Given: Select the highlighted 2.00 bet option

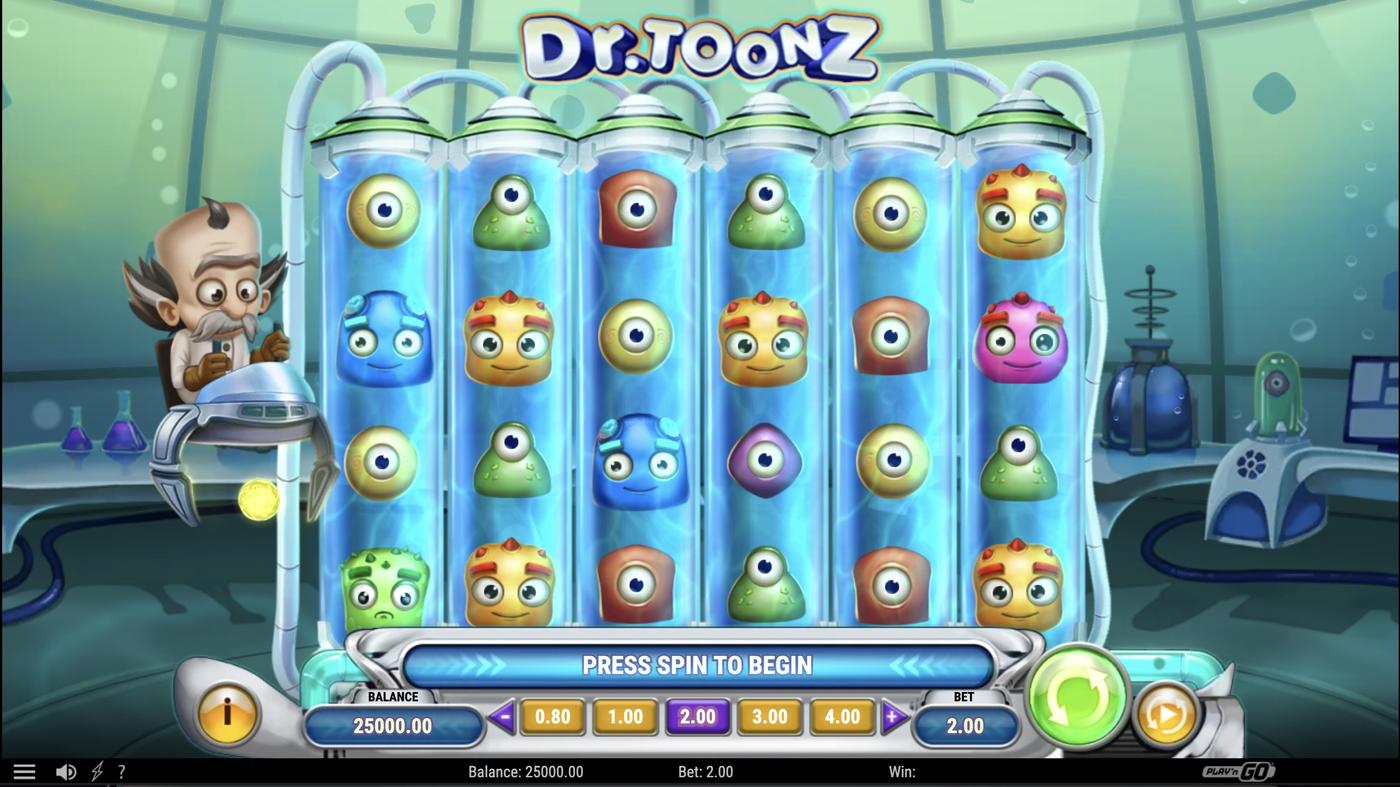Looking at the screenshot, I should pos(697,716).
